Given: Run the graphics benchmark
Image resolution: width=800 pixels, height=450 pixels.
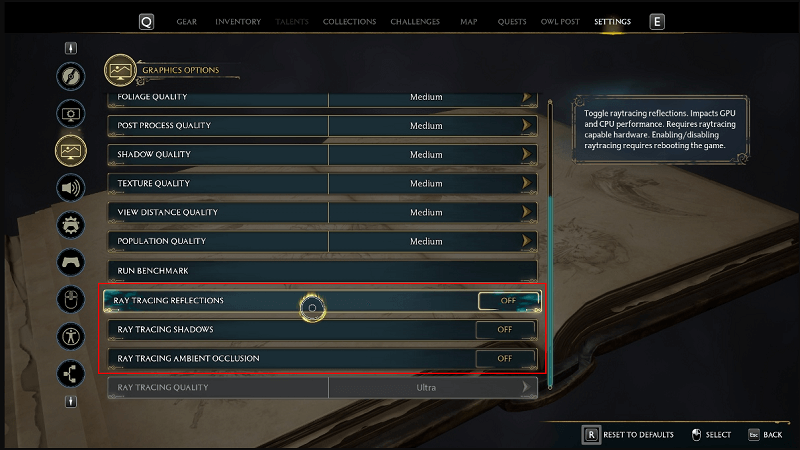Looking at the screenshot, I should 322,271.
